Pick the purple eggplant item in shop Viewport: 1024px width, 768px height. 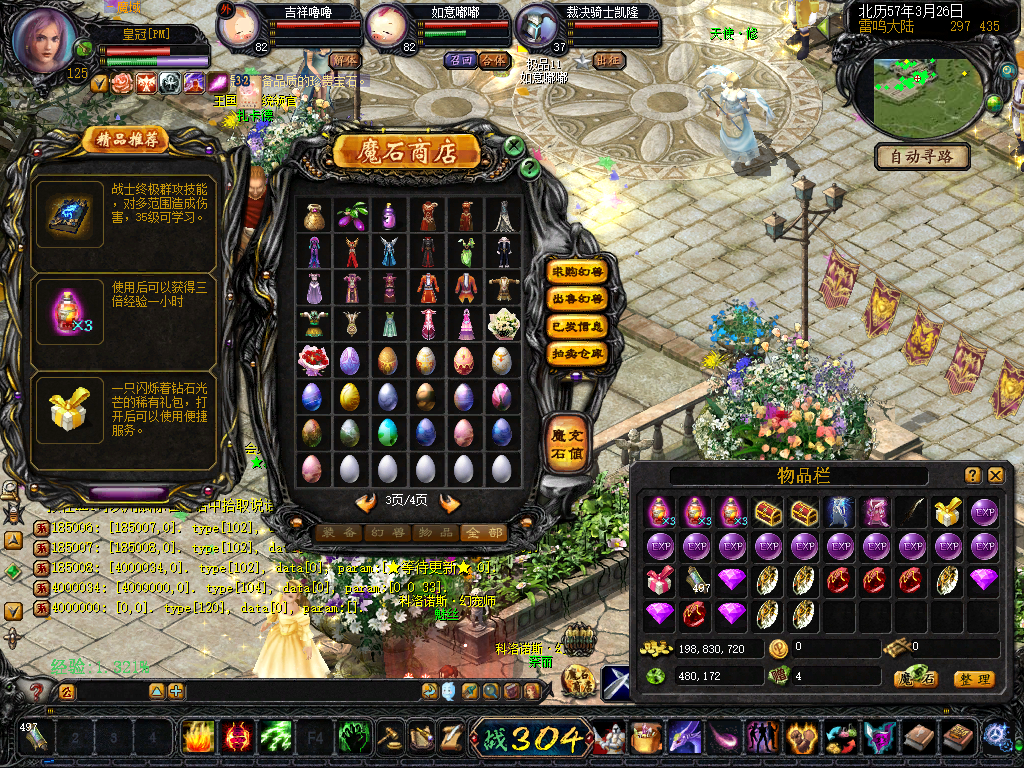click(350, 215)
